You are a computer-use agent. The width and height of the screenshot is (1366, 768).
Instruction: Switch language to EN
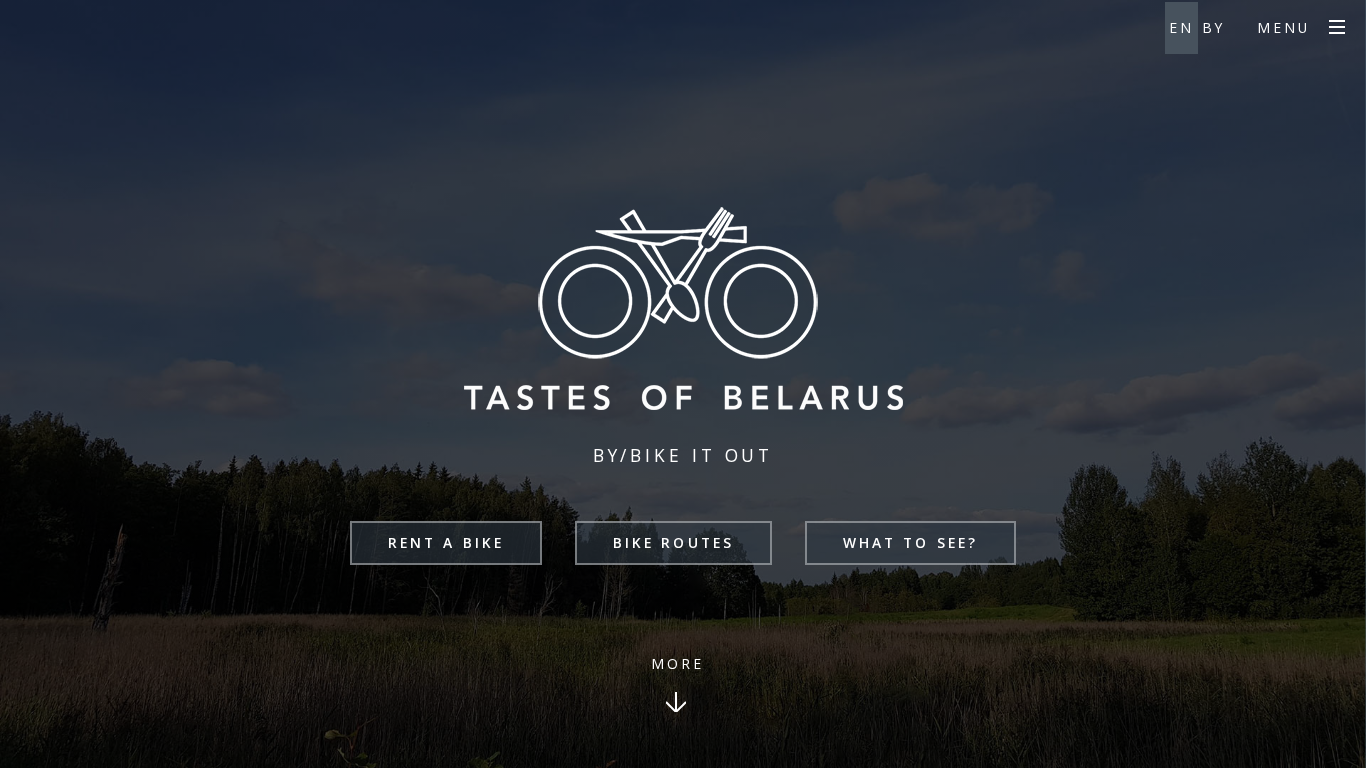[1181, 28]
